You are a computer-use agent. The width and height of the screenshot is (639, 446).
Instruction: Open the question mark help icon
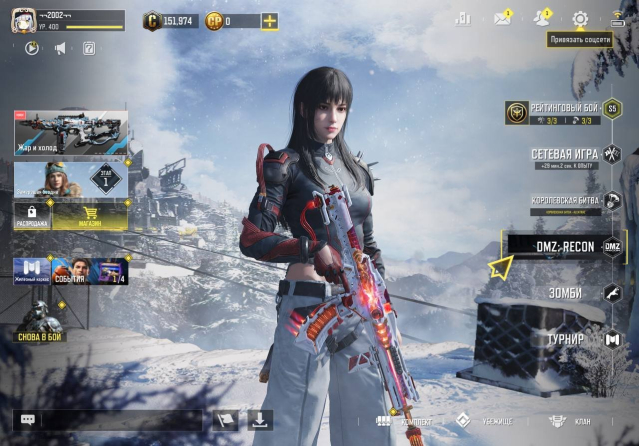click(x=88, y=48)
